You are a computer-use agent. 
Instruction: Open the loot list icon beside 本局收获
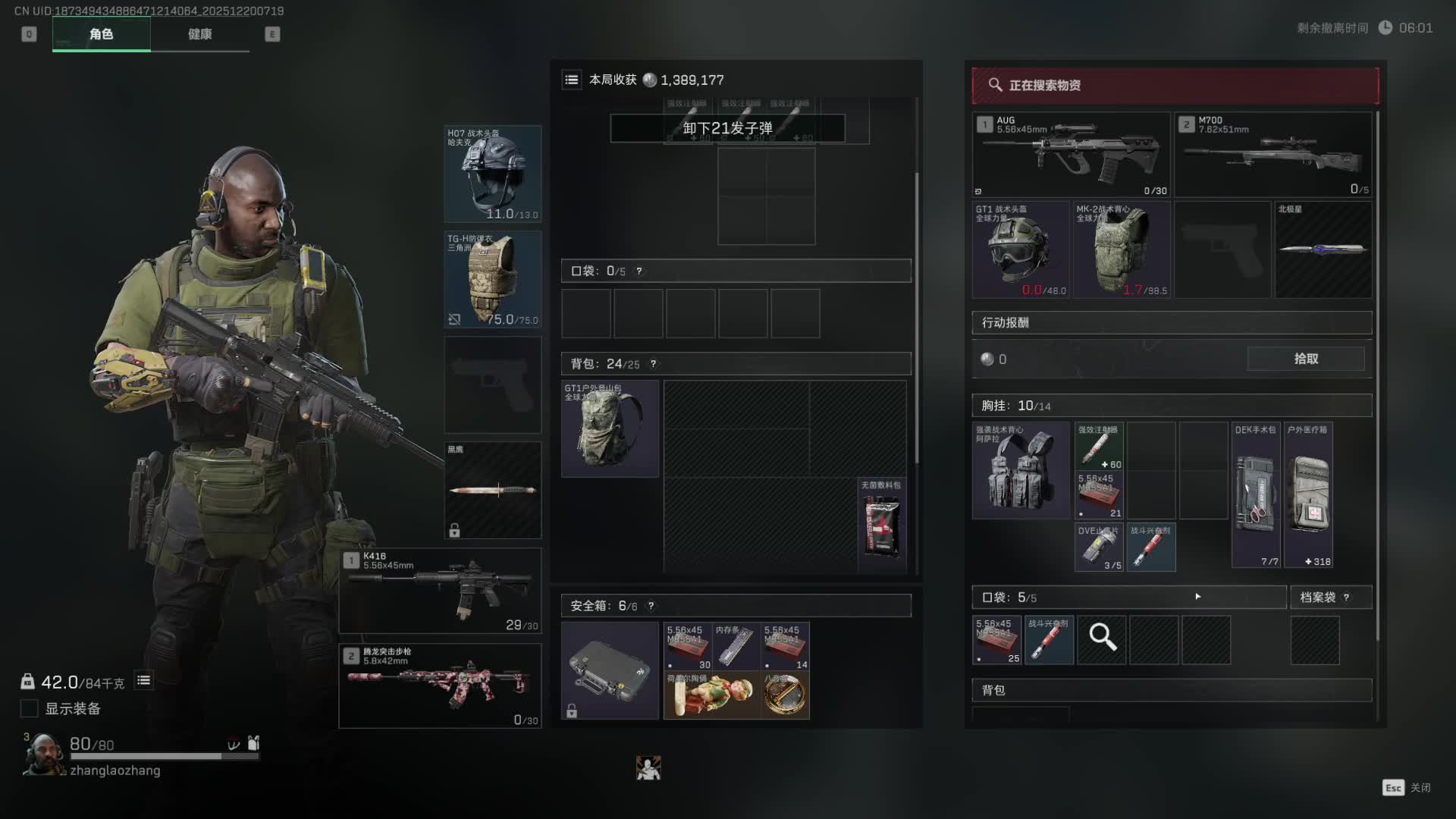tap(572, 80)
